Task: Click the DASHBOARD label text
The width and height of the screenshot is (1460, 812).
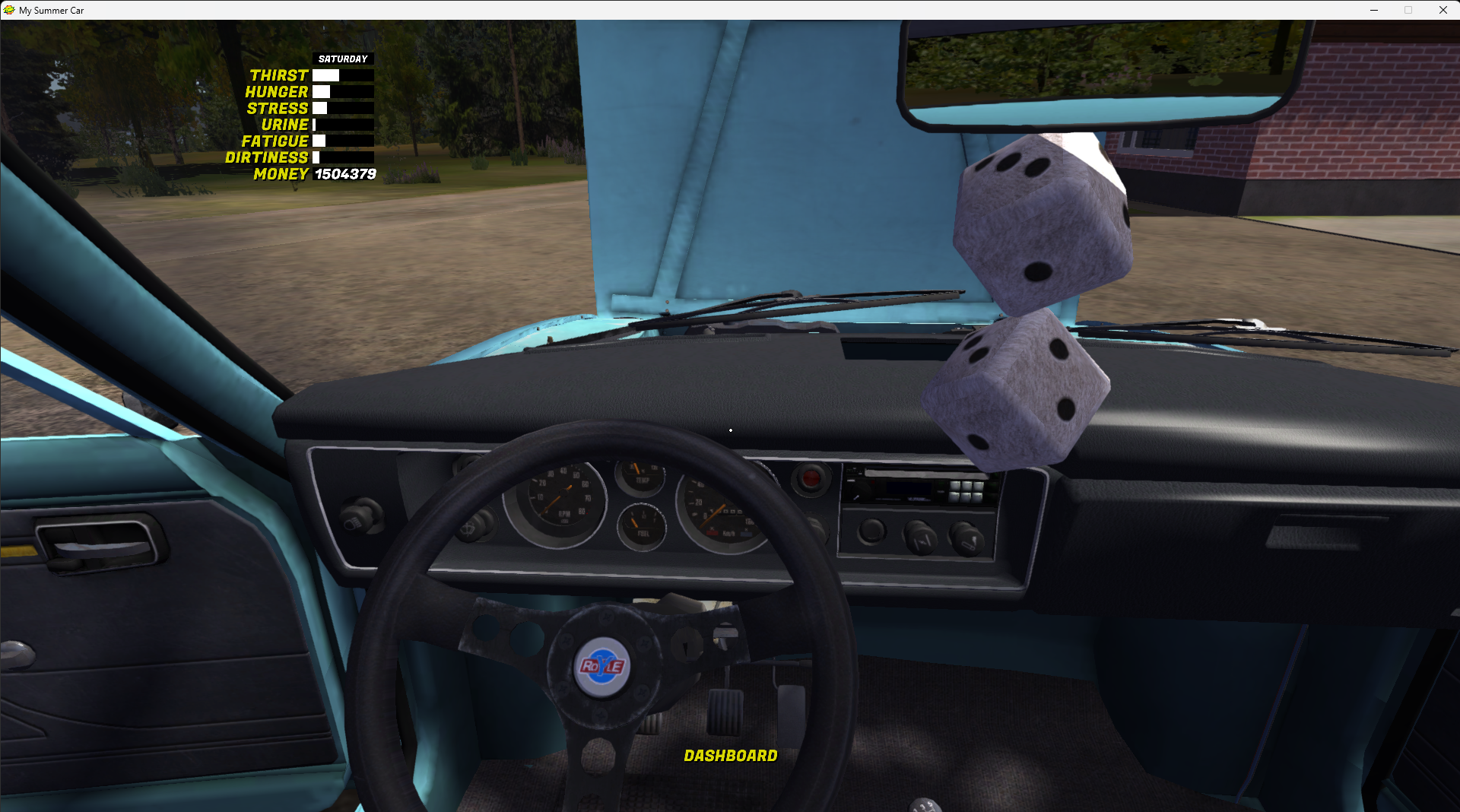Action: pos(730,756)
